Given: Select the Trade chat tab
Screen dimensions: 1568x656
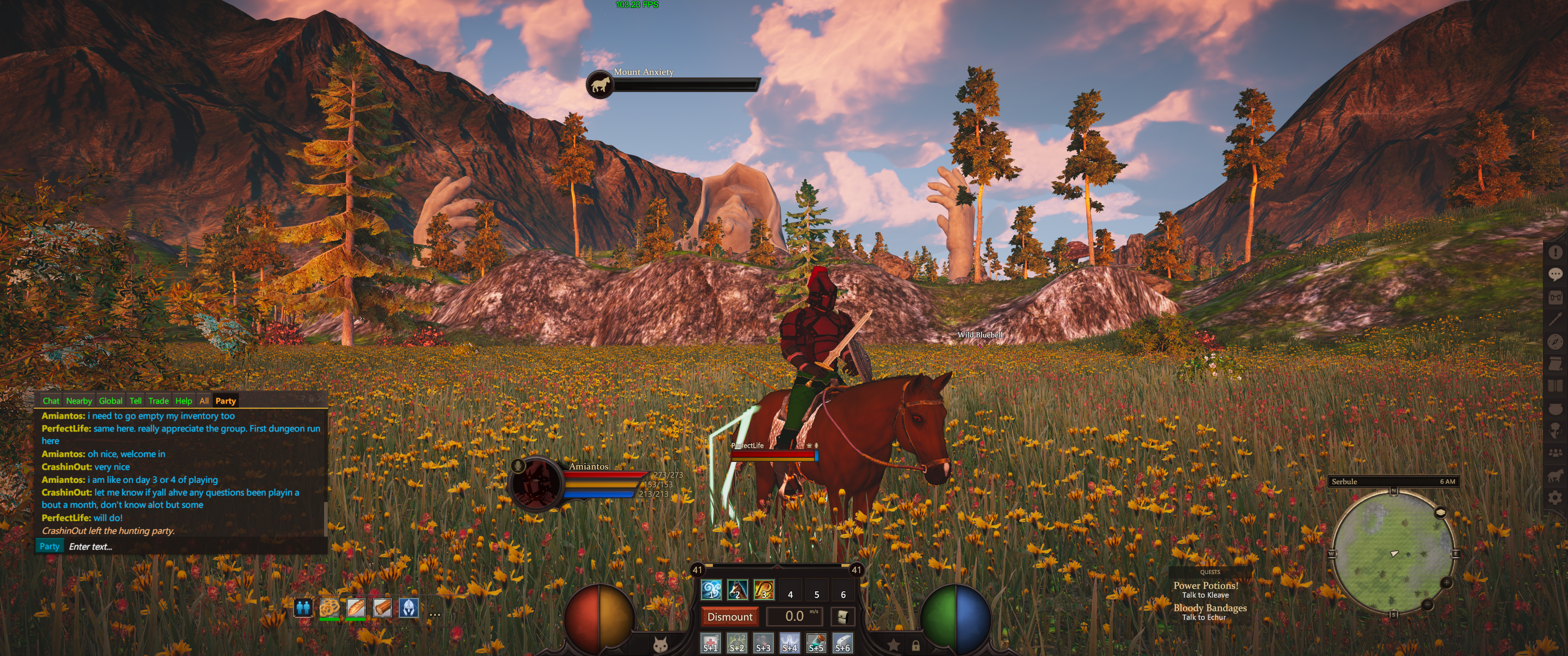Looking at the screenshot, I should pyautogui.click(x=158, y=400).
